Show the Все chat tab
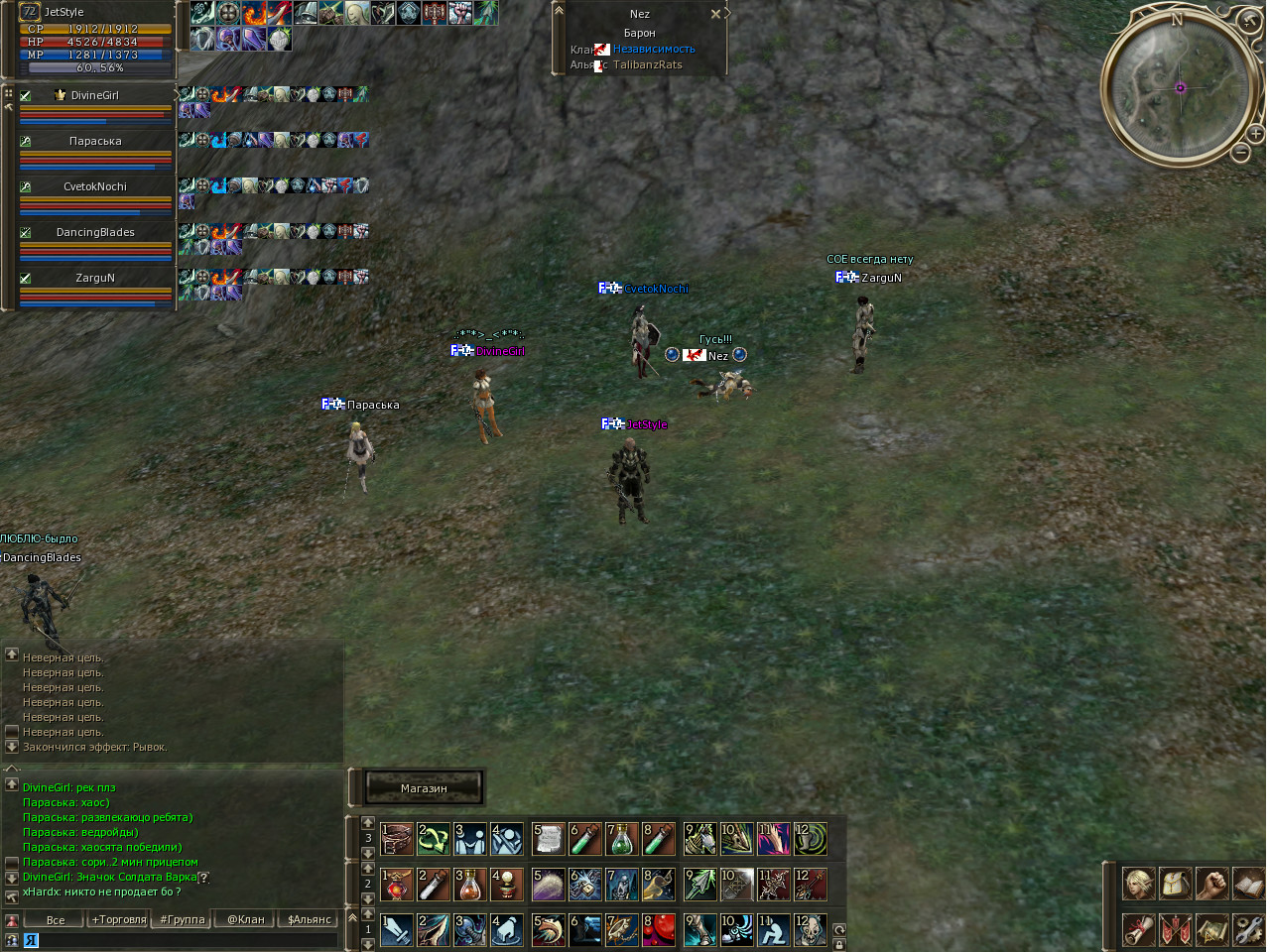The image size is (1270, 952). [56, 919]
